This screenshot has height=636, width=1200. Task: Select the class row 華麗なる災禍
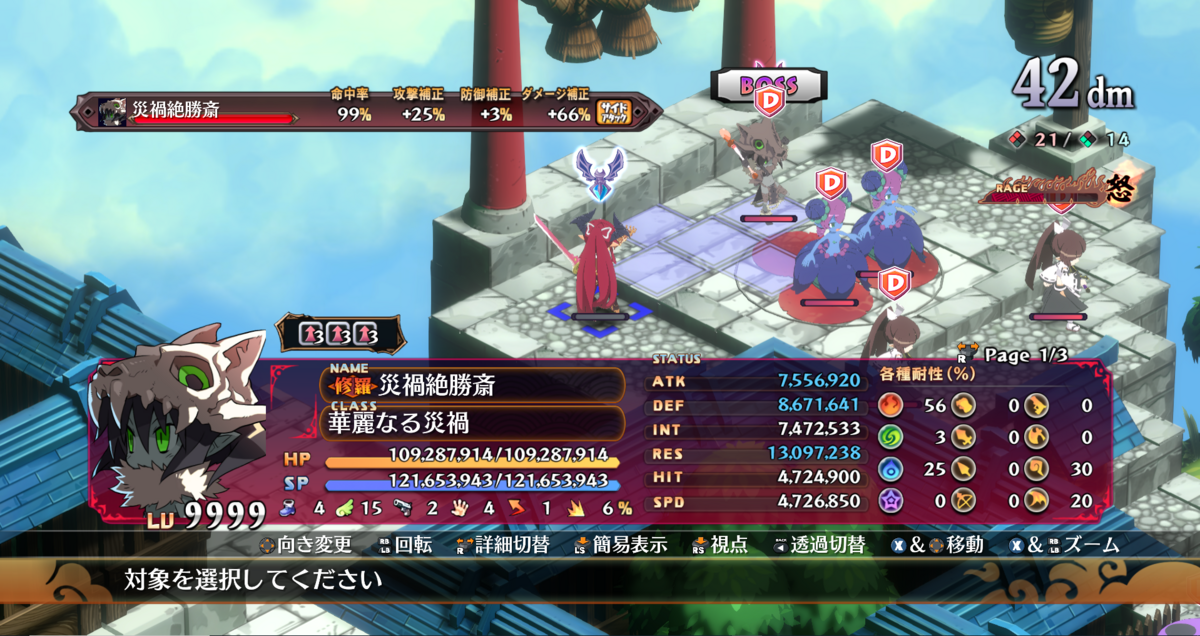point(472,422)
